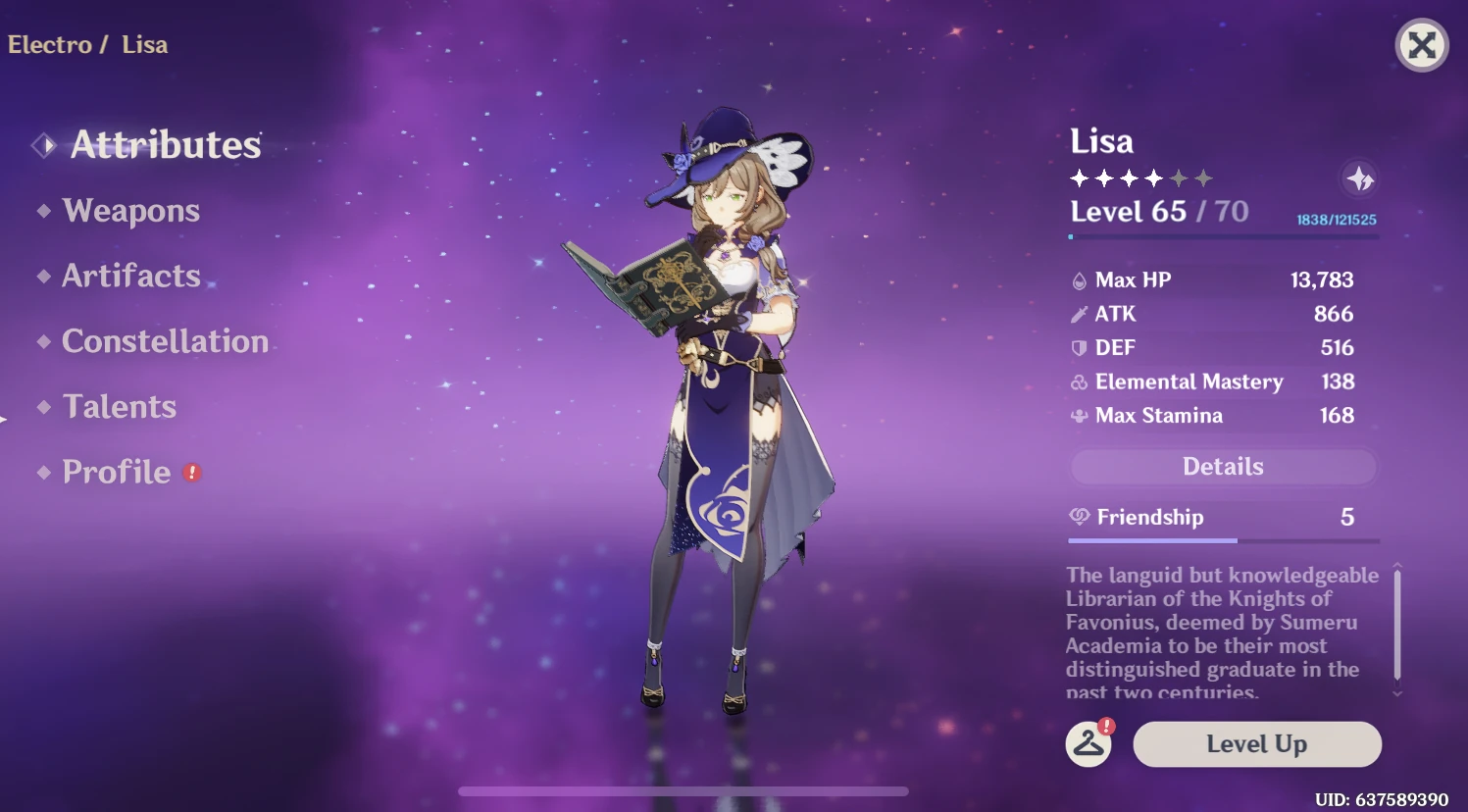
Task: Select the Constellation section
Action: point(165,341)
